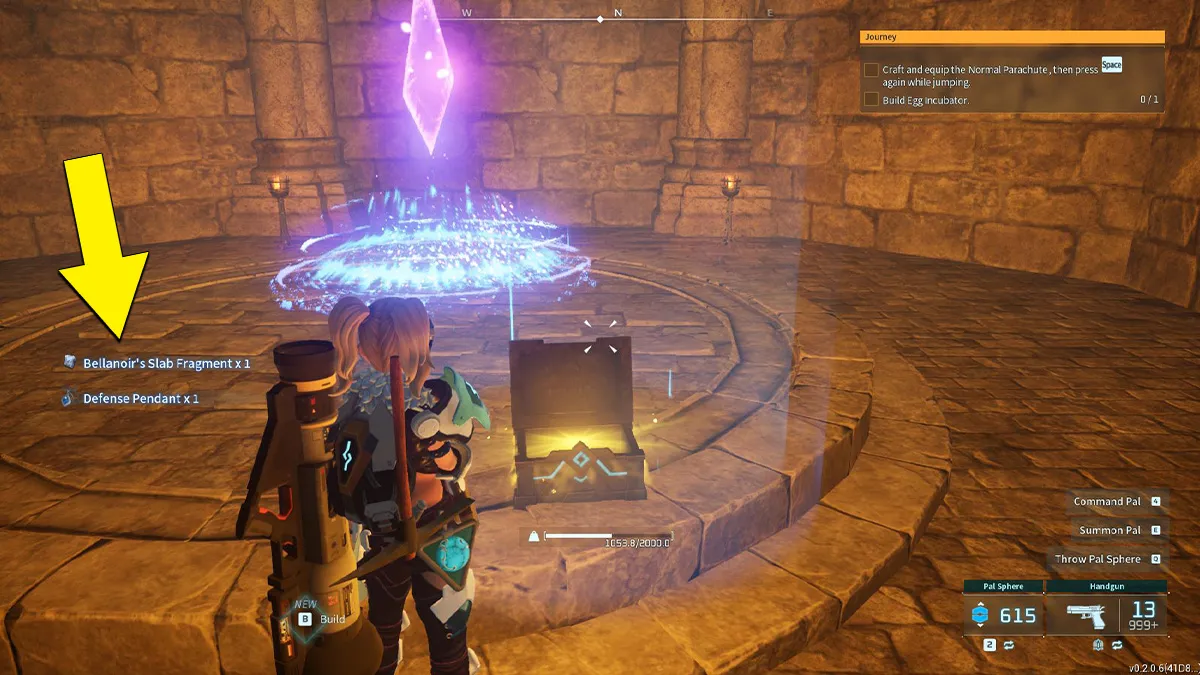Select the Defense Pendant loot entry
This screenshot has height=675, width=1200.
[140, 398]
